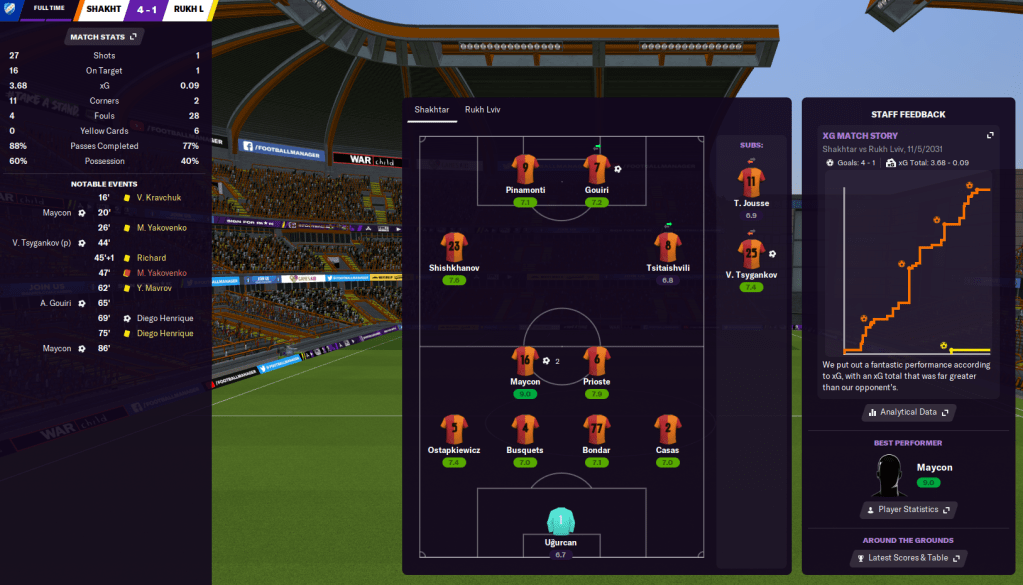Select Tsitaishvili on the right wing
Image resolution: width=1023 pixels, height=585 pixels.
(x=668, y=247)
